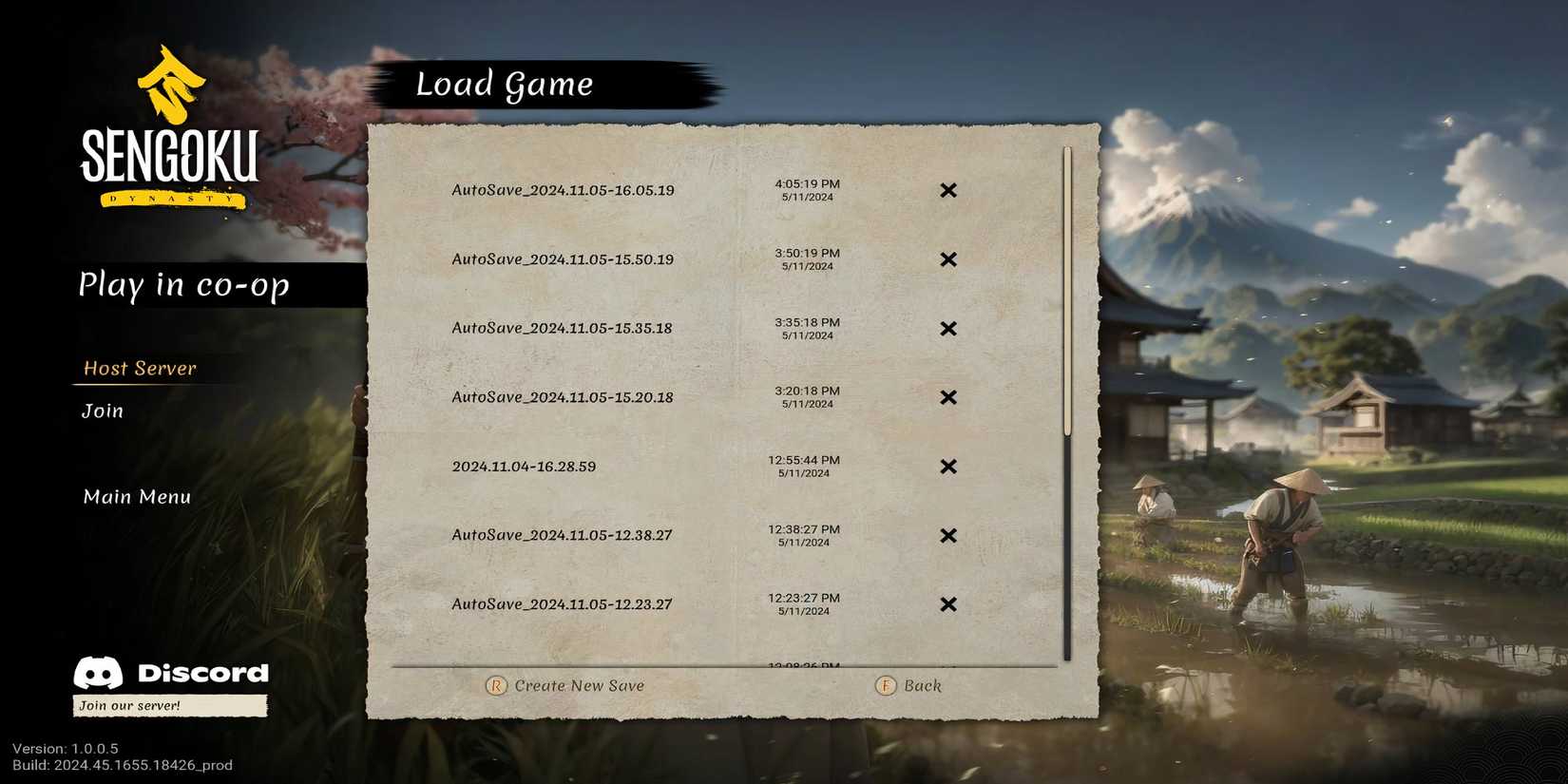Click the Play in co-op heading
Image resolution: width=1568 pixels, height=784 pixels.
pyautogui.click(x=184, y=285)
